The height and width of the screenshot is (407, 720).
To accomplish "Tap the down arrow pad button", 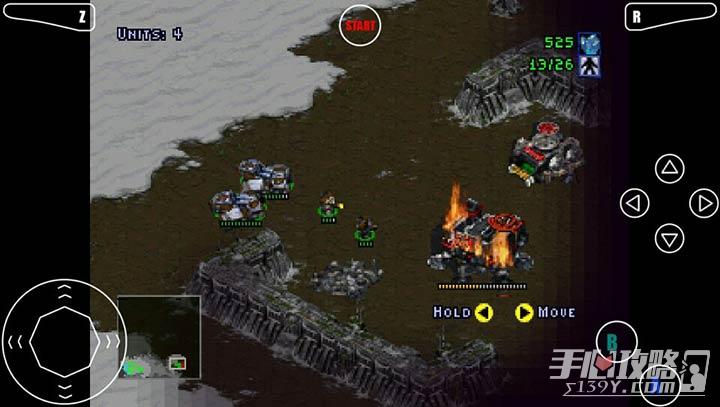I will [x=669, y=238].
